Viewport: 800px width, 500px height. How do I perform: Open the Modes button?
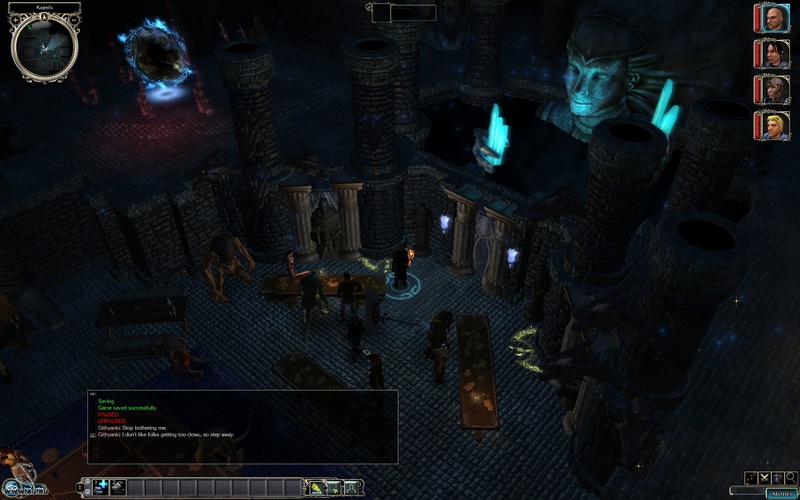coord(781,492)
